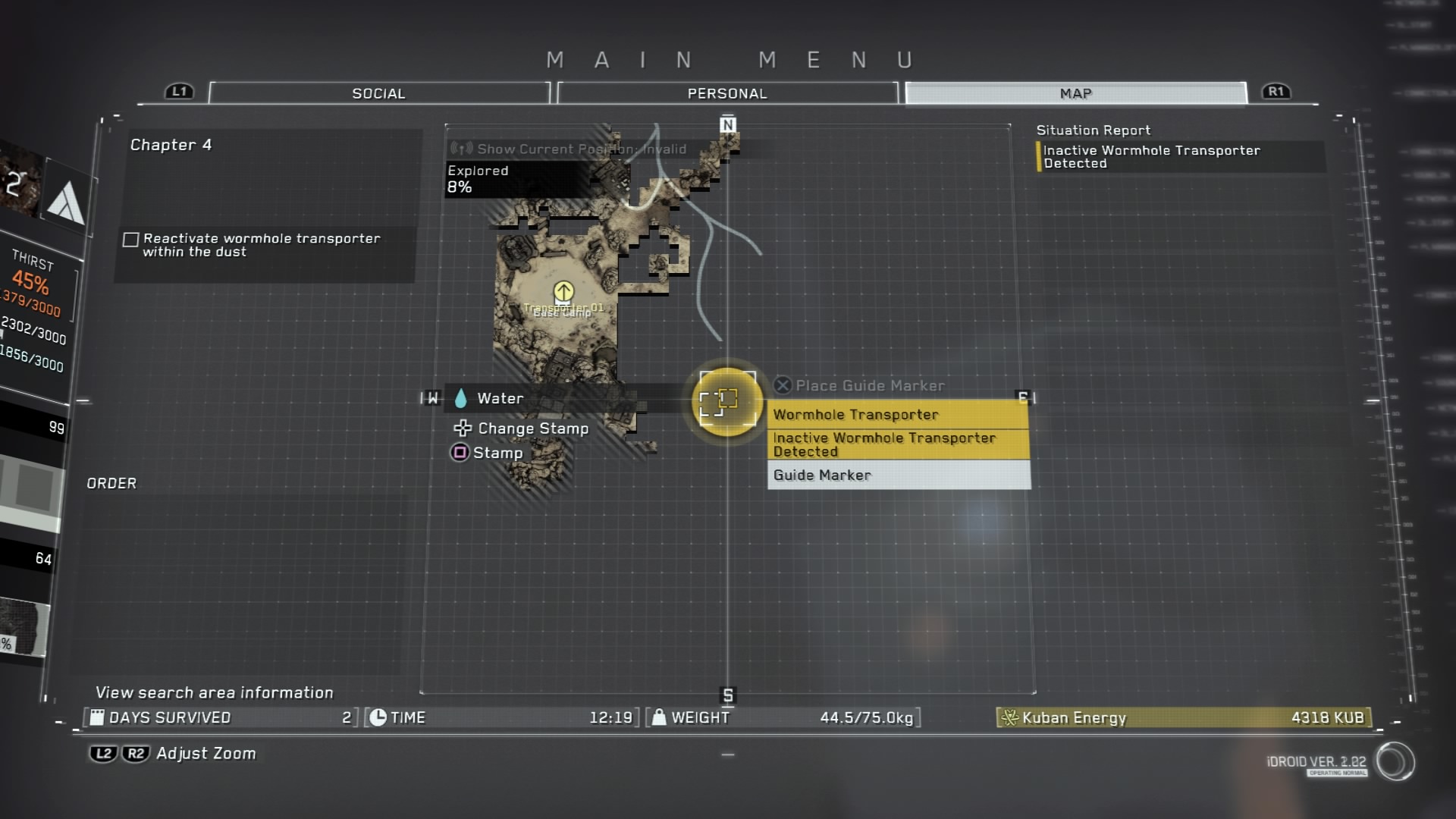Select the MAP tab

click(1075, 93)
